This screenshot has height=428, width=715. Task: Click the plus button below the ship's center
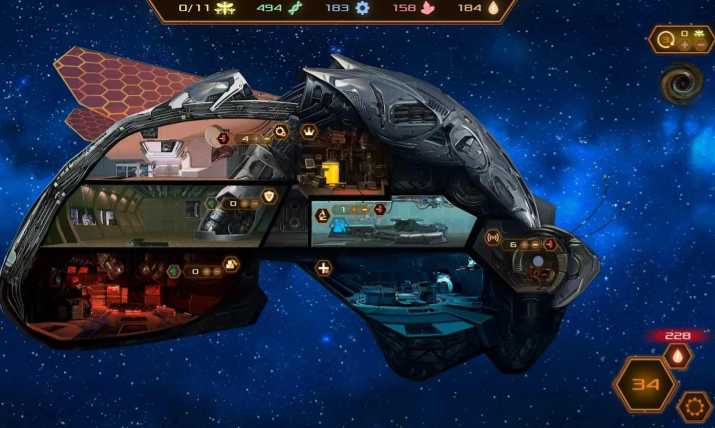click(x=323, y=267)
